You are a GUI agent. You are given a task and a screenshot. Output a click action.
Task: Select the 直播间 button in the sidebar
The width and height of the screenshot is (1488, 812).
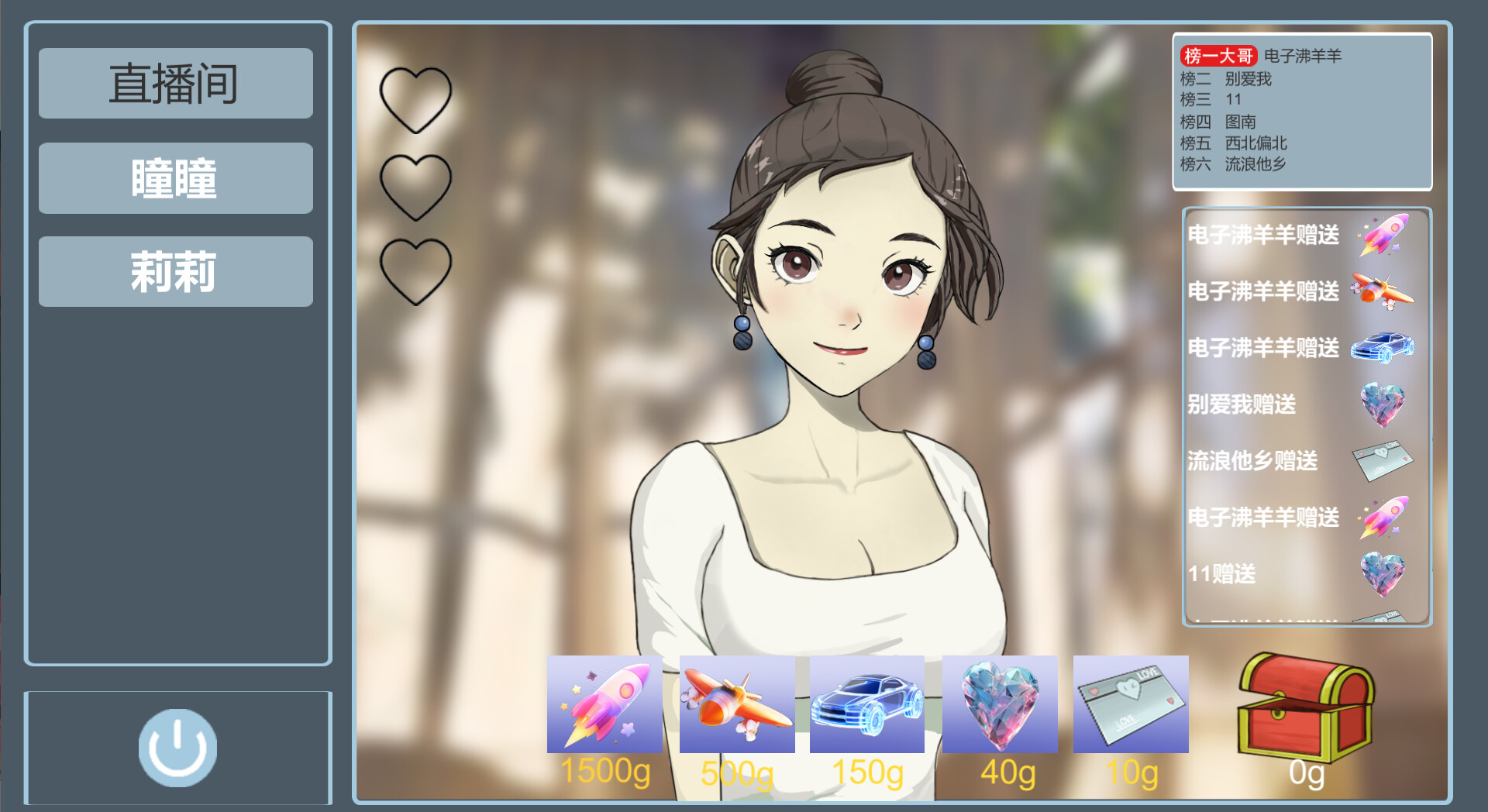175,83
